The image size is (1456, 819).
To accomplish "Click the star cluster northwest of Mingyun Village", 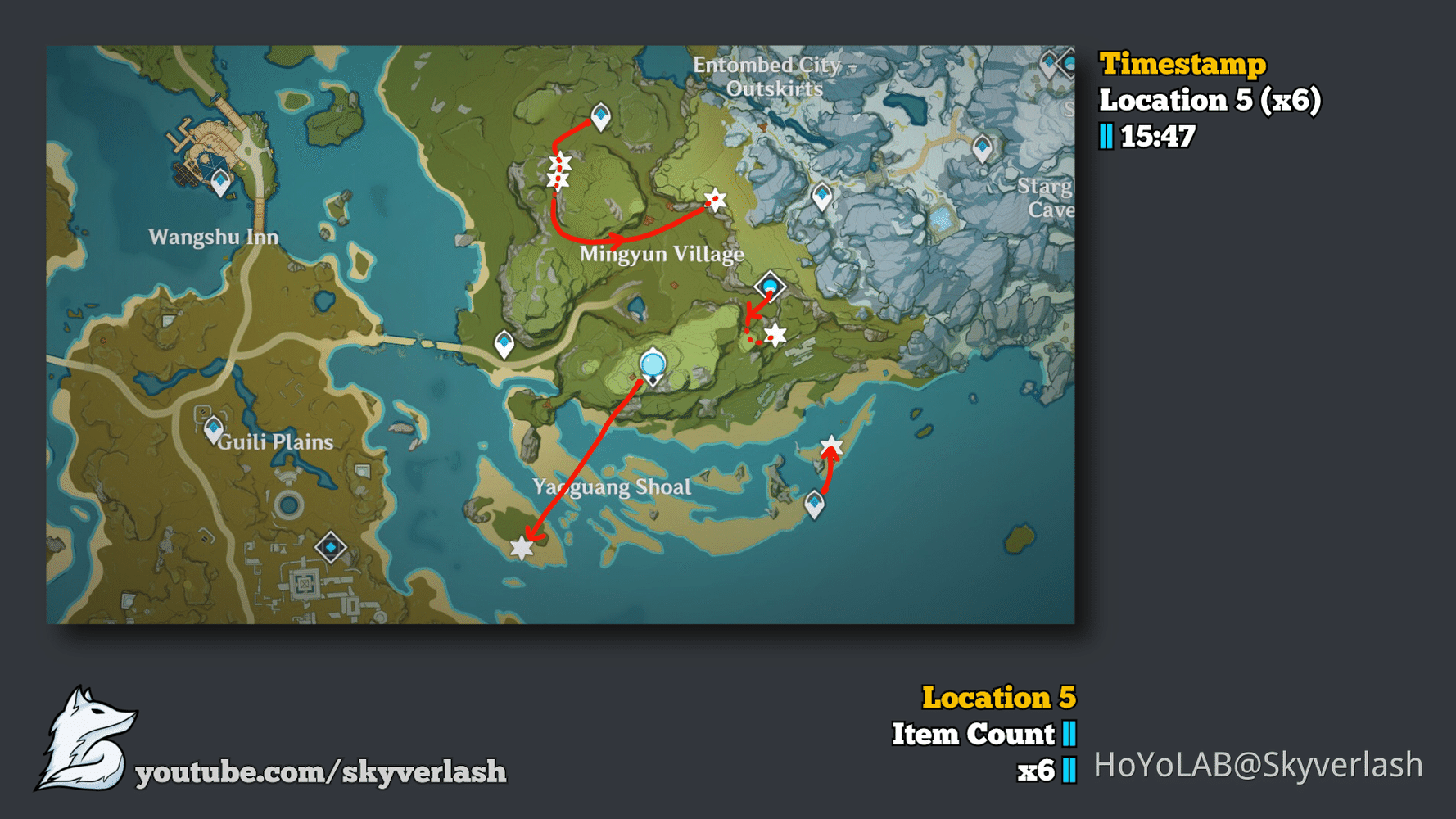I will click(558, 172).
